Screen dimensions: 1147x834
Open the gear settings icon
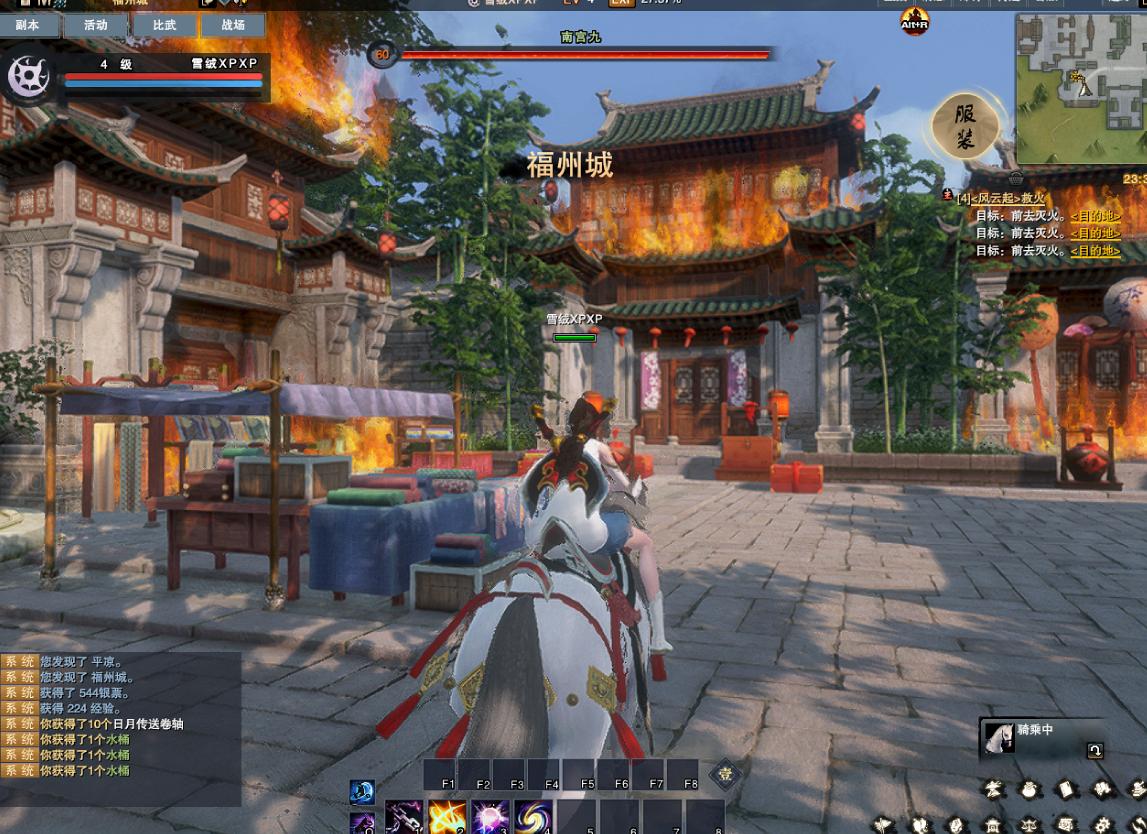click(x=1102, y=825)
